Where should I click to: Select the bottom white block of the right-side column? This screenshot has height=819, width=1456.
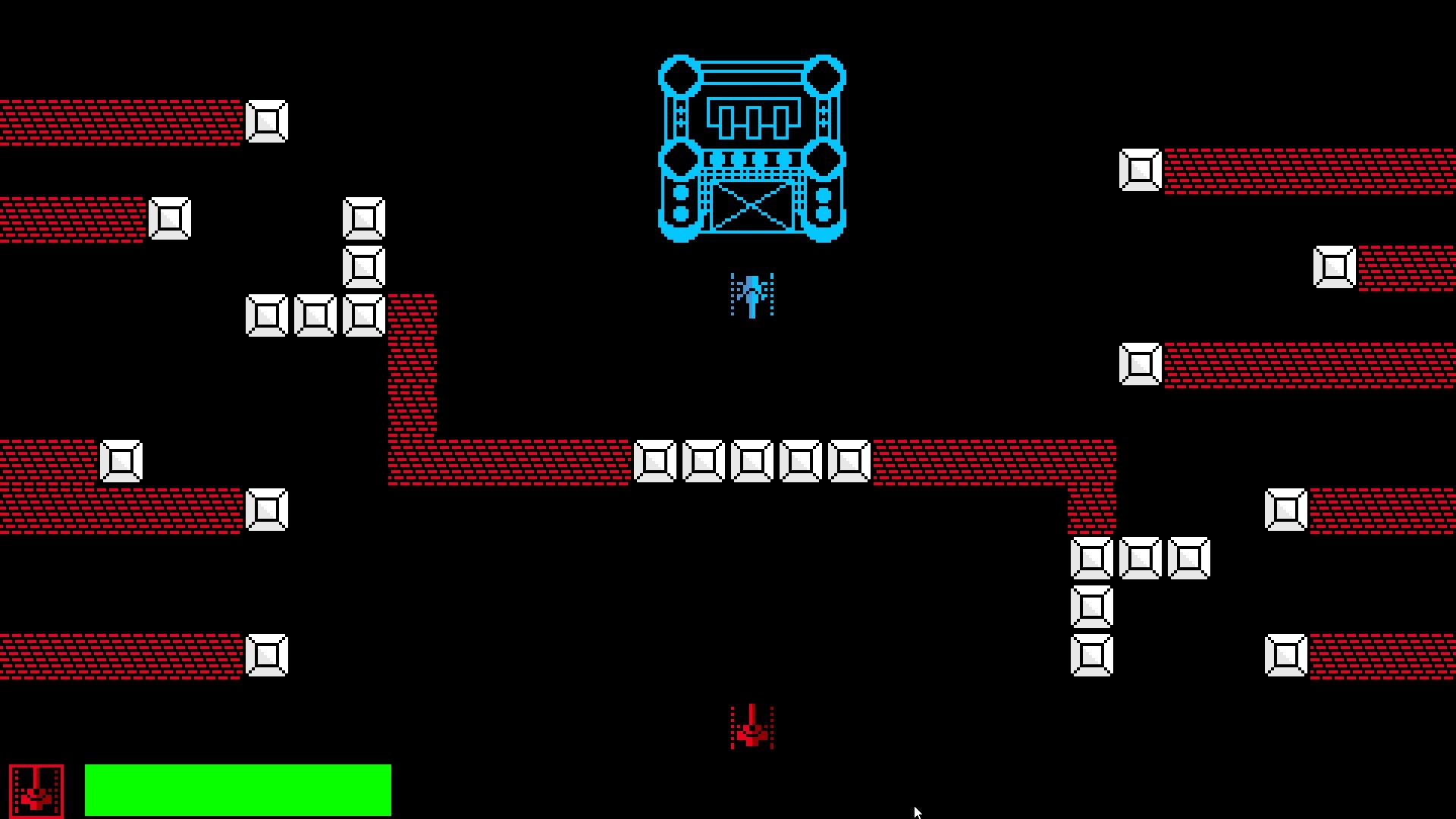coord(1092,656)
